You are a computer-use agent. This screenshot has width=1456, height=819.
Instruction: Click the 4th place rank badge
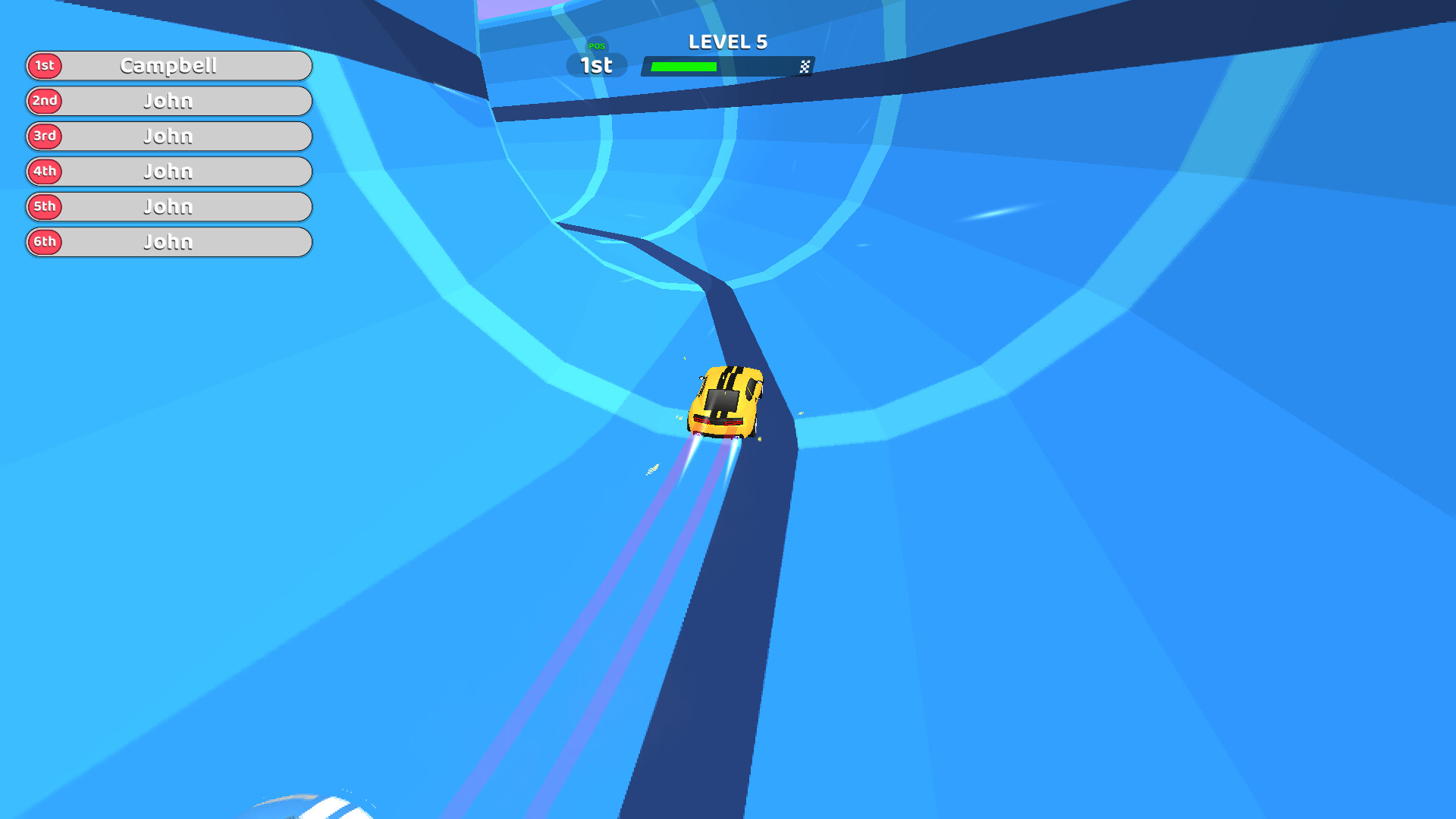tap(44, 171)
